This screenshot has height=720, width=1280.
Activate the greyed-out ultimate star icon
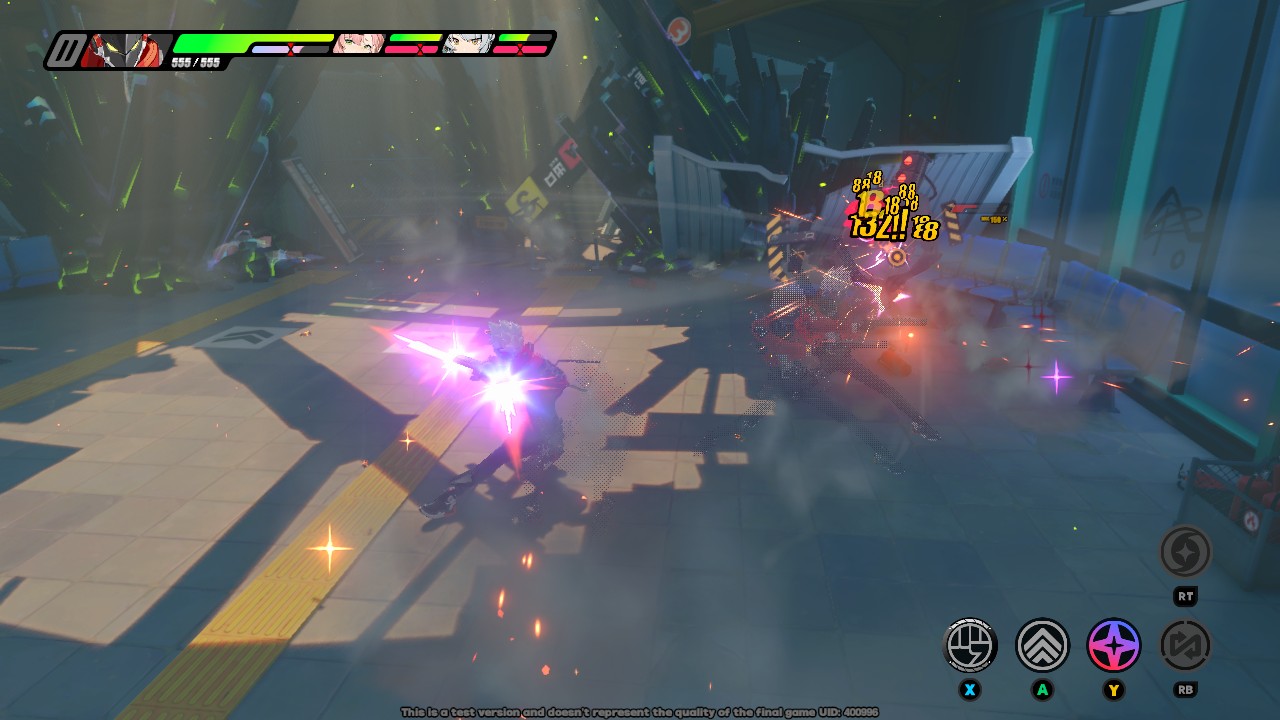coord(1185,552)
